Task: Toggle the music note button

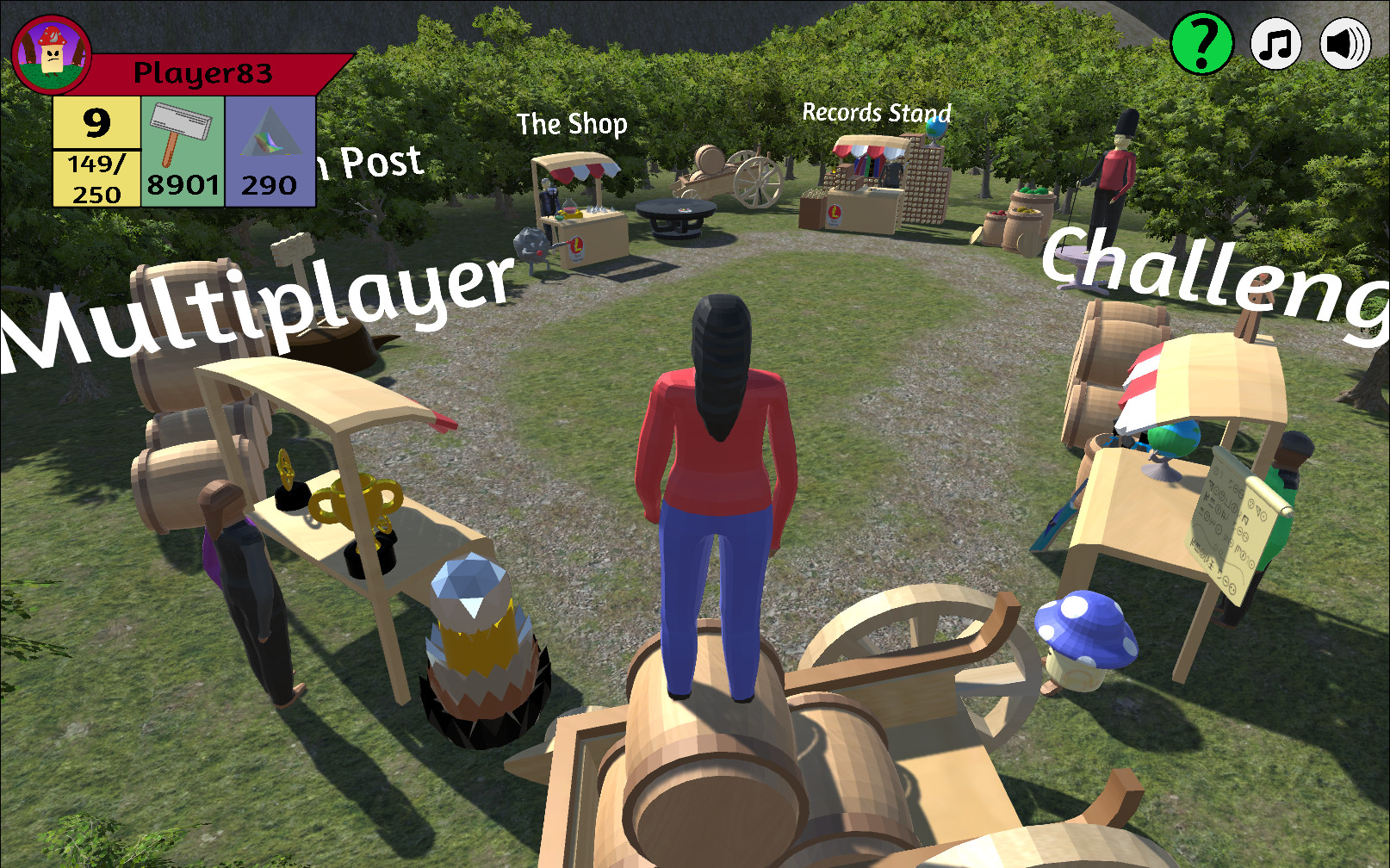Action: pyautogui.click(x=1278, y=41)
